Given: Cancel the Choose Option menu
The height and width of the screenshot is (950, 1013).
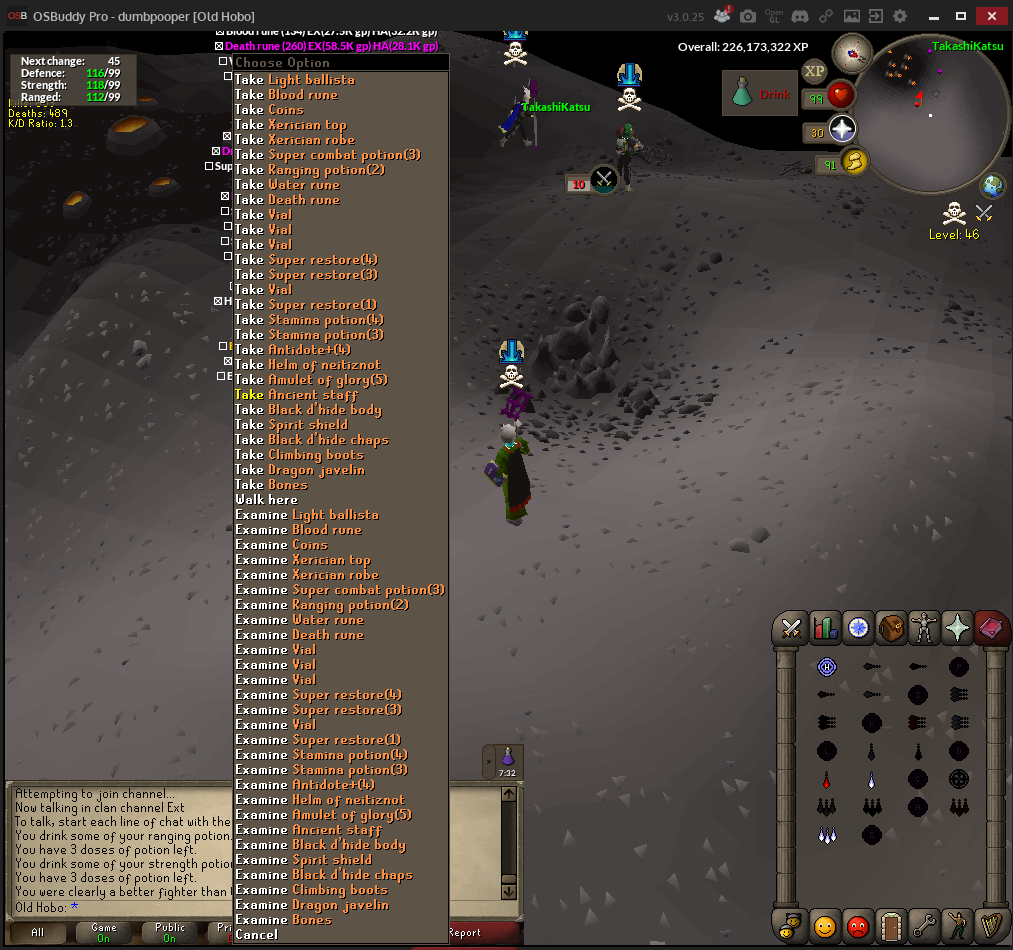Looking at the screenshot, I should click(x=256, y=935).
